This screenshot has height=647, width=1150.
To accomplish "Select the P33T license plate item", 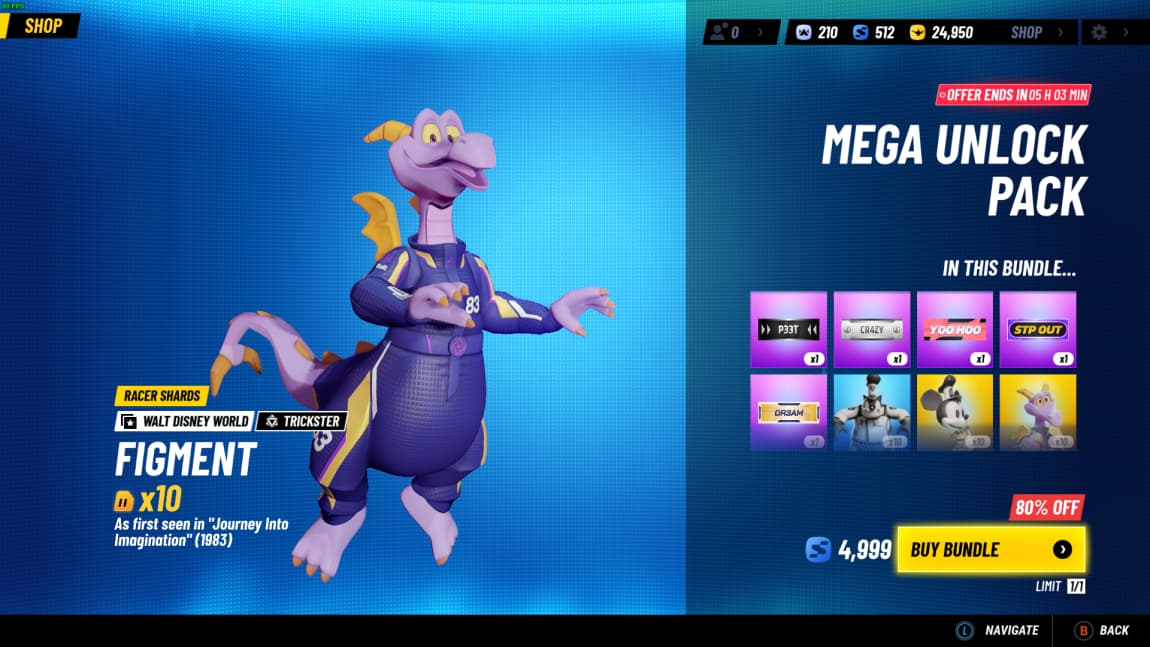I will click(x=789, y=329).
